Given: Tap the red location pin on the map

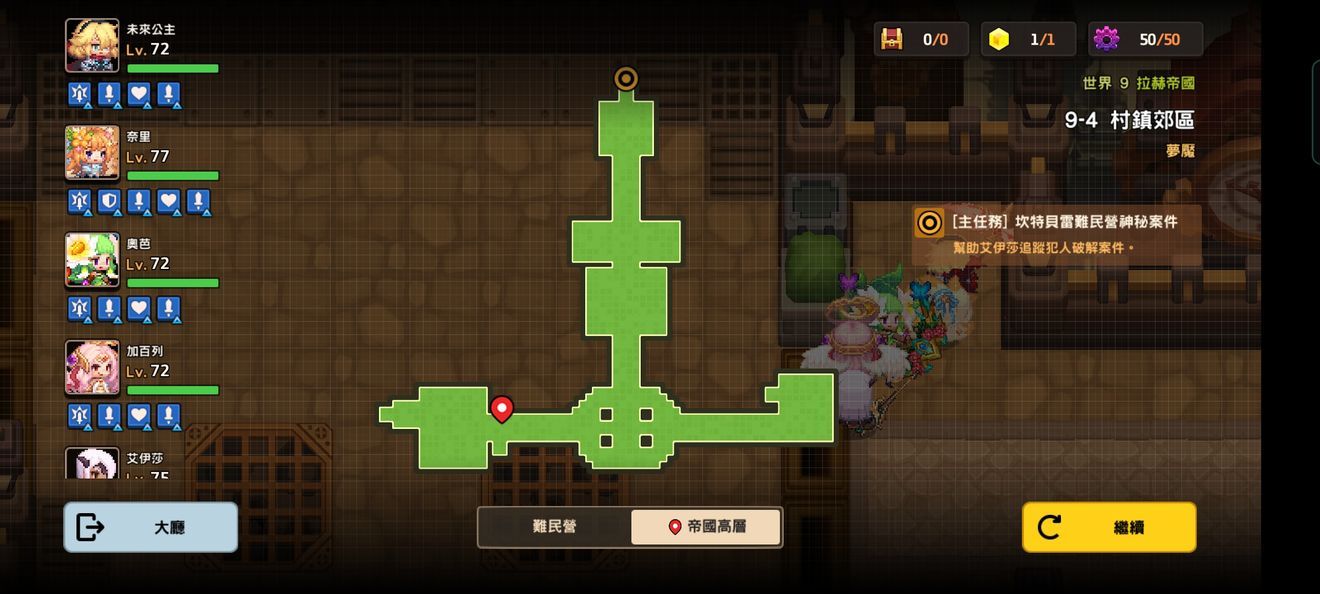Looking at the screenshot, I should 502,408.
